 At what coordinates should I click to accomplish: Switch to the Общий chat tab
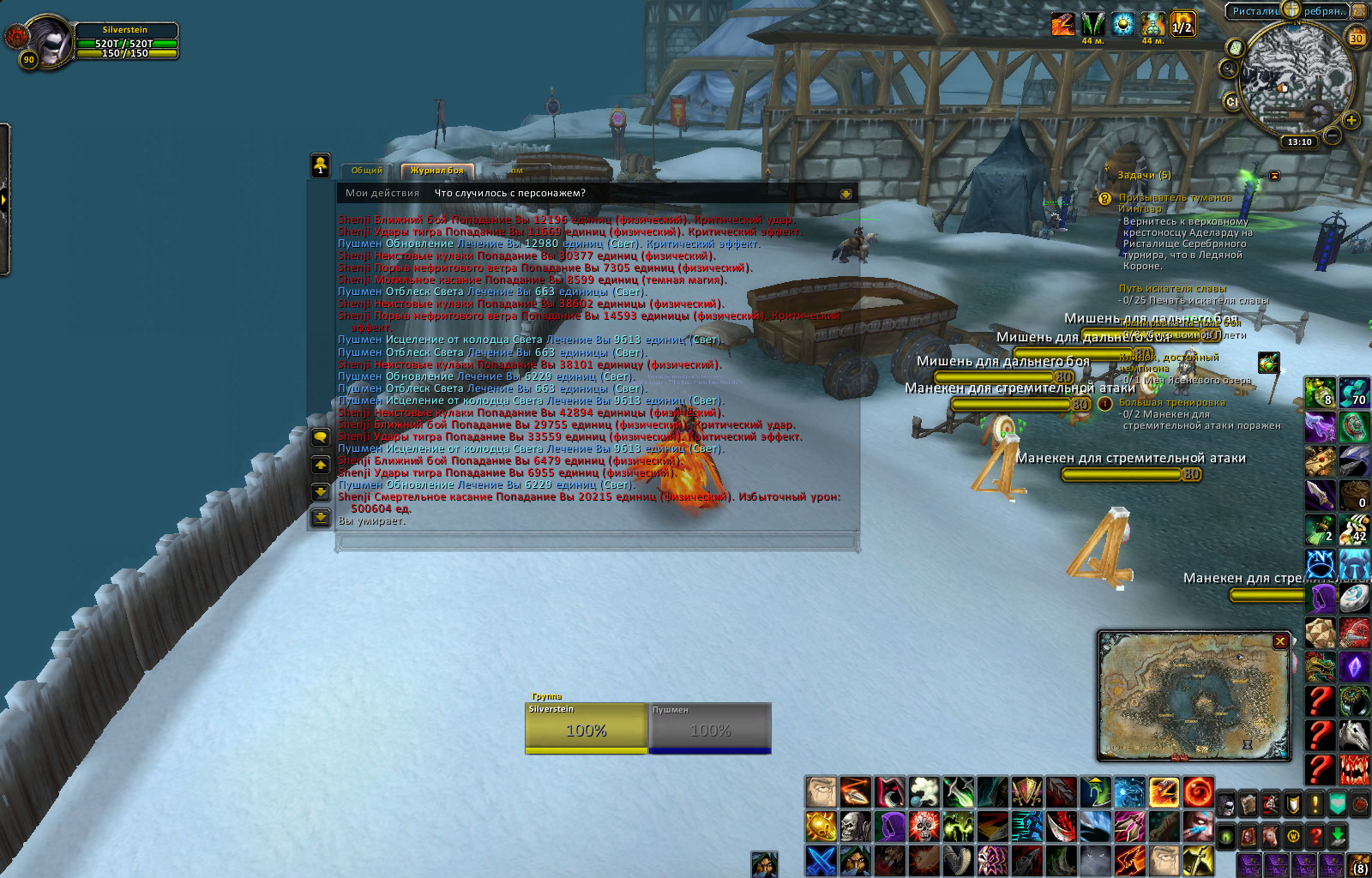coord(366,171)
